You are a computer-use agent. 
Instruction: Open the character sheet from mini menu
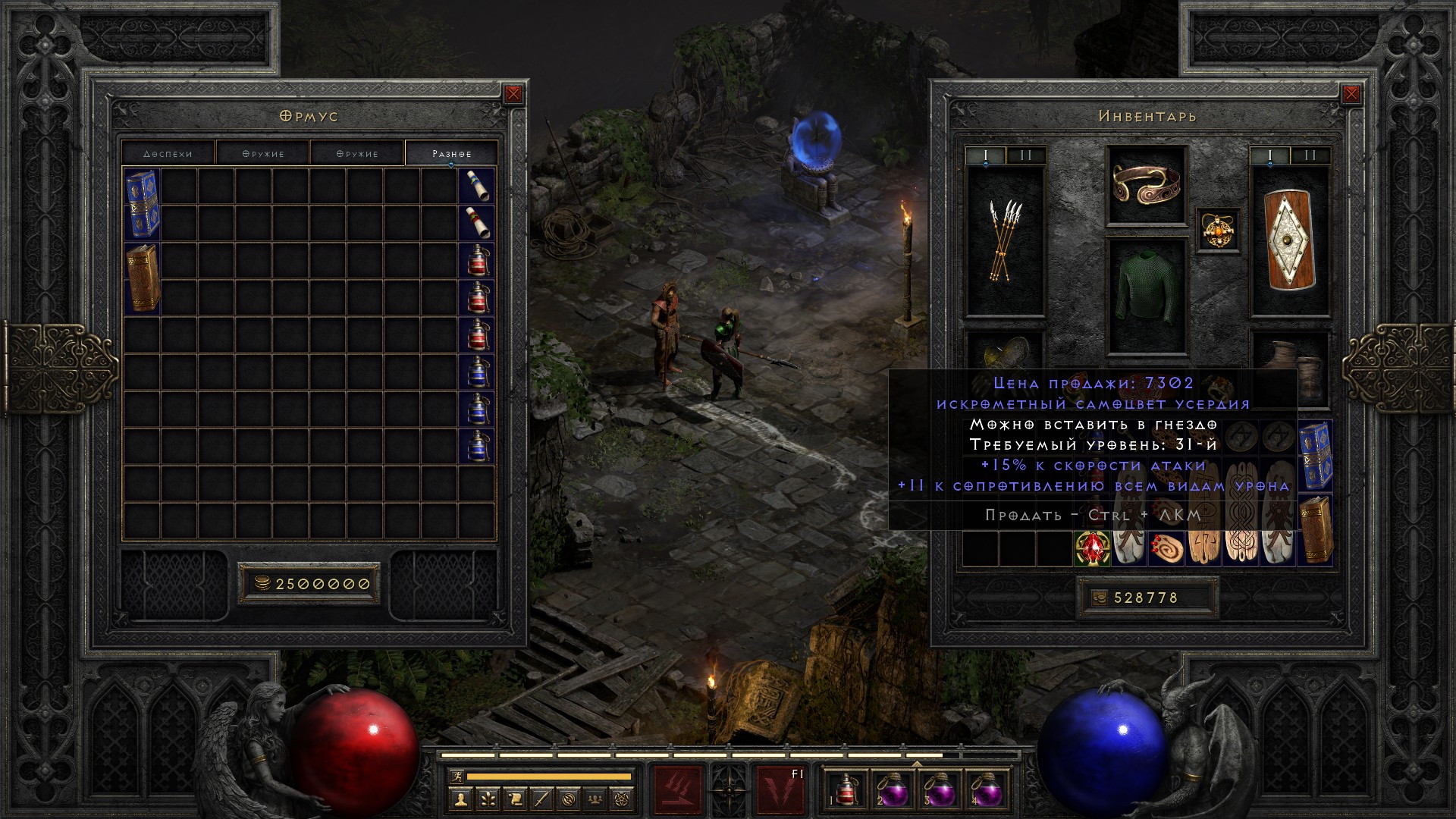pos(460,799)
